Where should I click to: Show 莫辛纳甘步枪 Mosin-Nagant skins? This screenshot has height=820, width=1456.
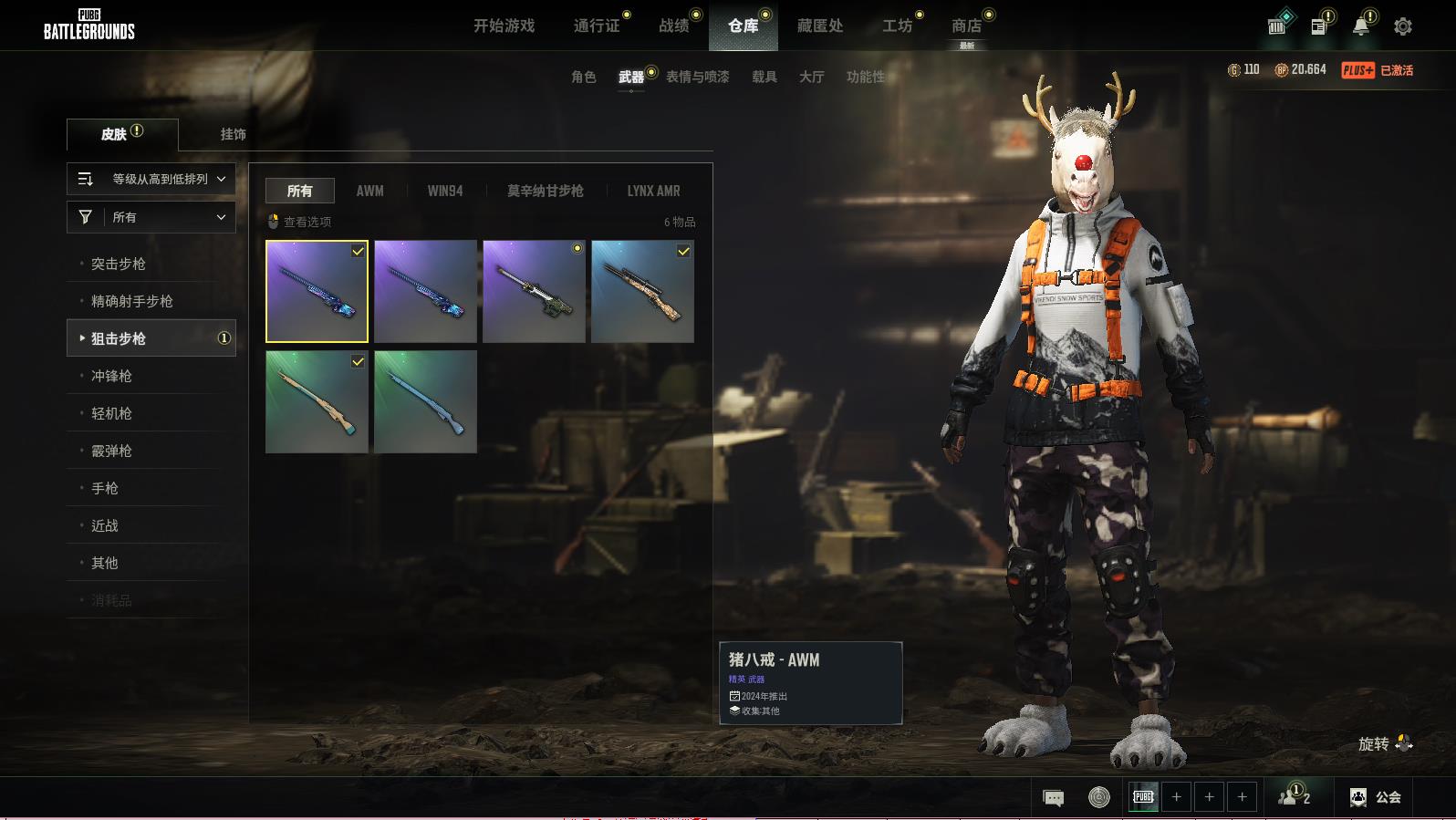pyautogui.click(x=545, y=191)
